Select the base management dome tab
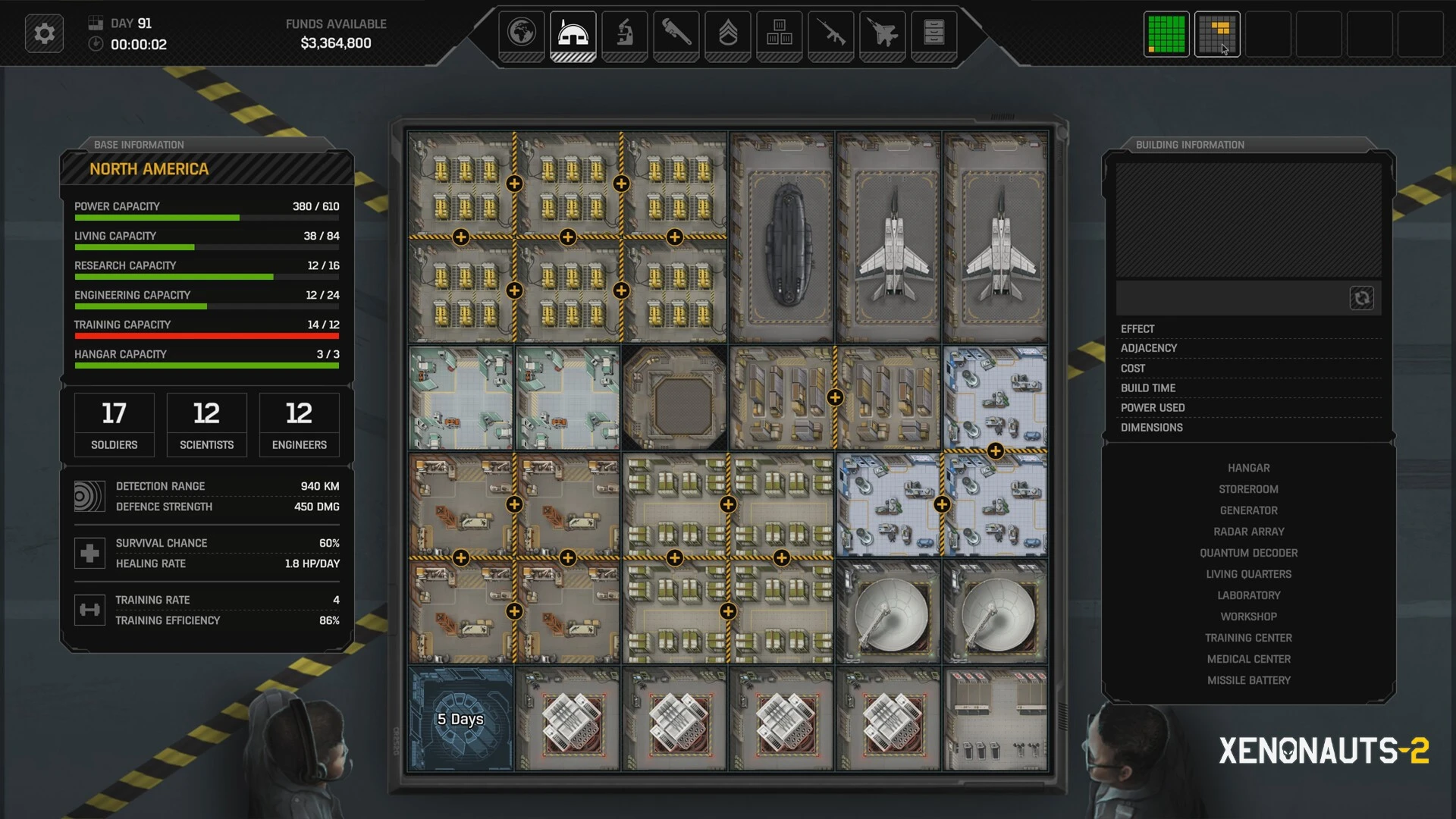 tap(573, 33)
